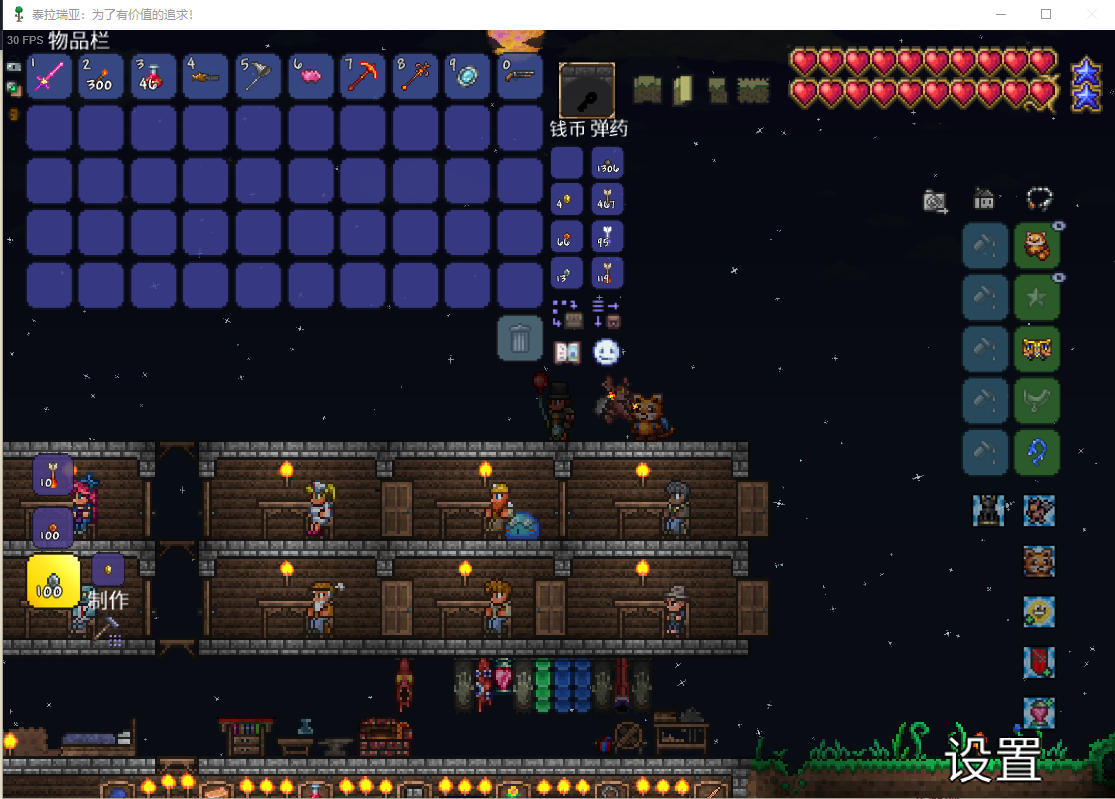Maximize the game window
This screenshot has width=1115, height=799.
1046,14
